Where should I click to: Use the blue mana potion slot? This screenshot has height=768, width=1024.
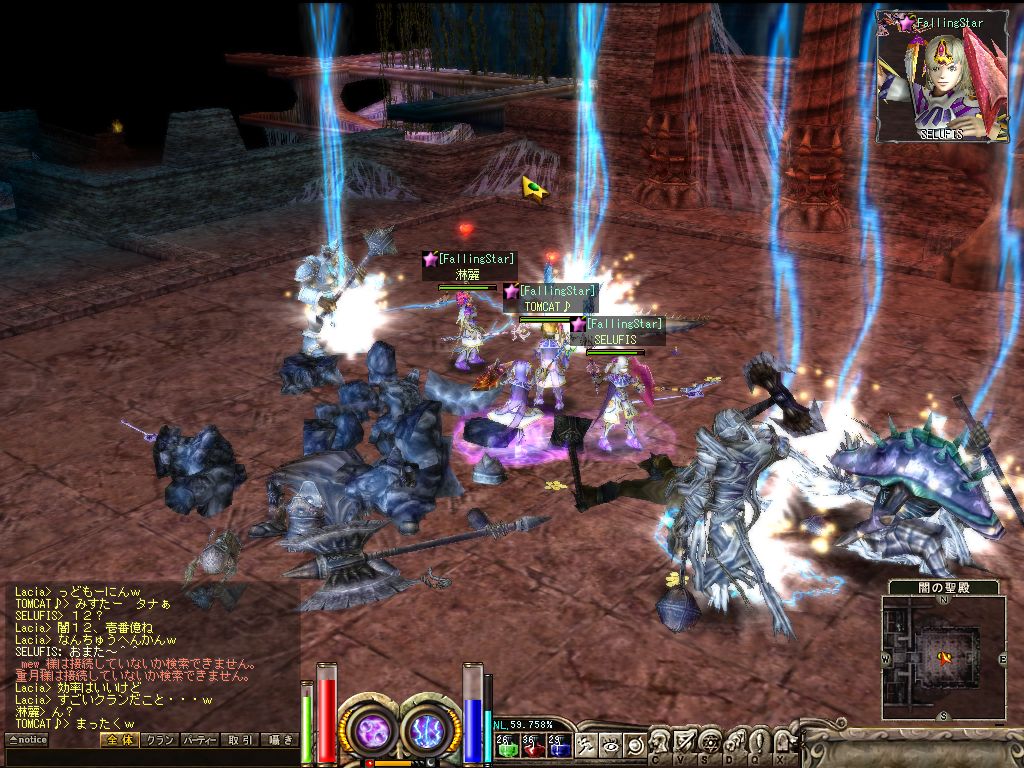pos(558,744)
